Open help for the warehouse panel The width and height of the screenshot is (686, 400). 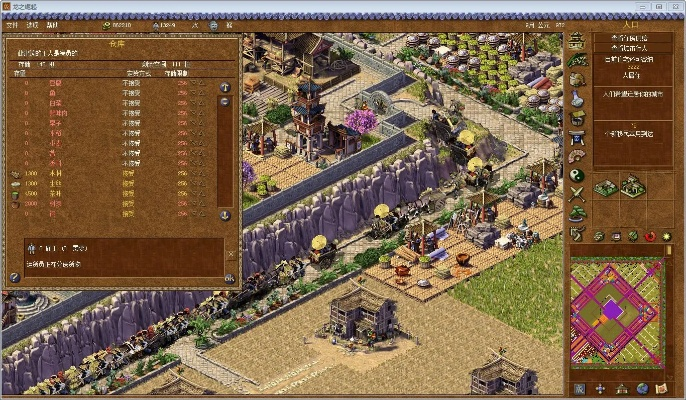15,278
